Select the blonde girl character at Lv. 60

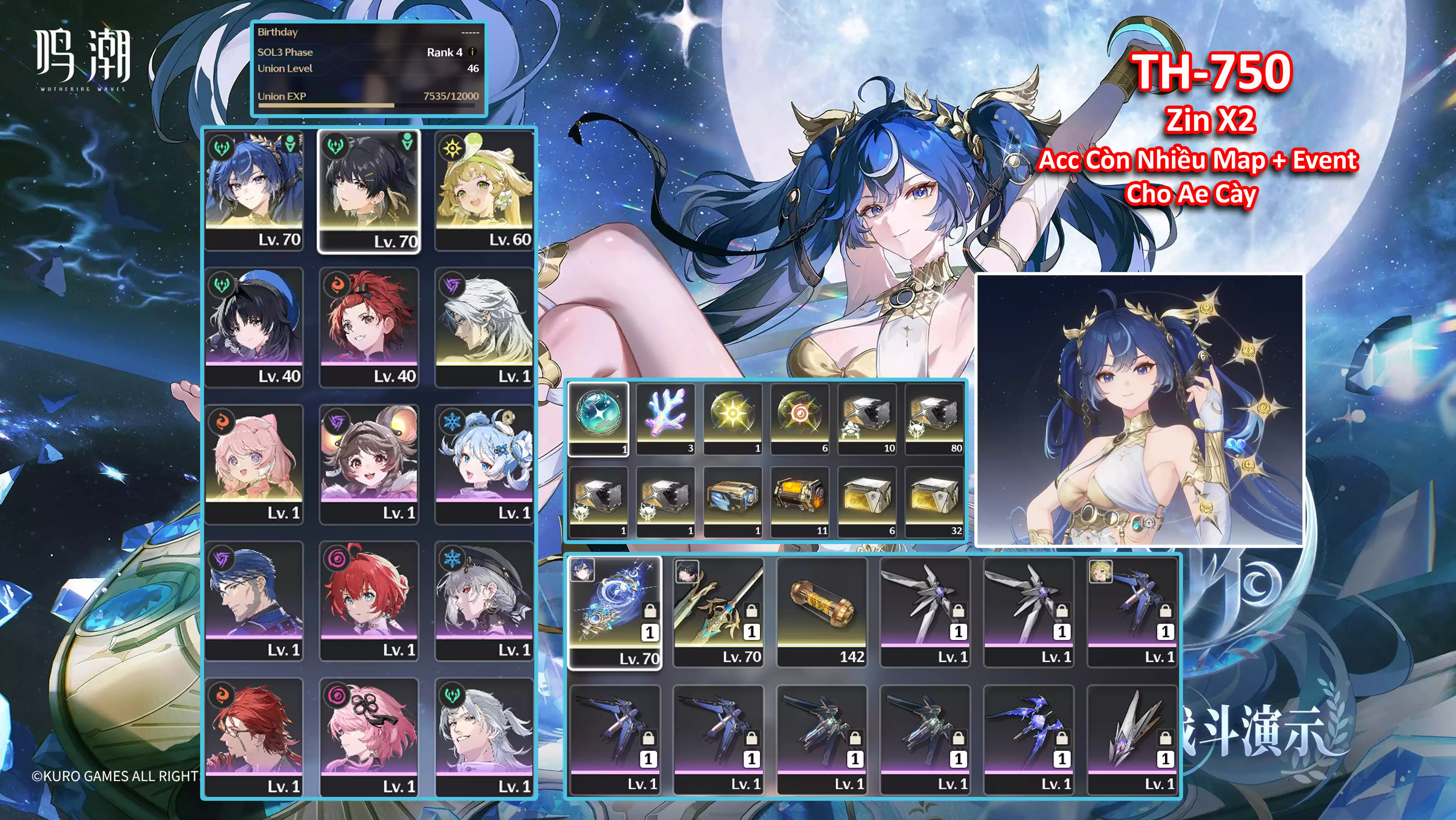(485, 190)
